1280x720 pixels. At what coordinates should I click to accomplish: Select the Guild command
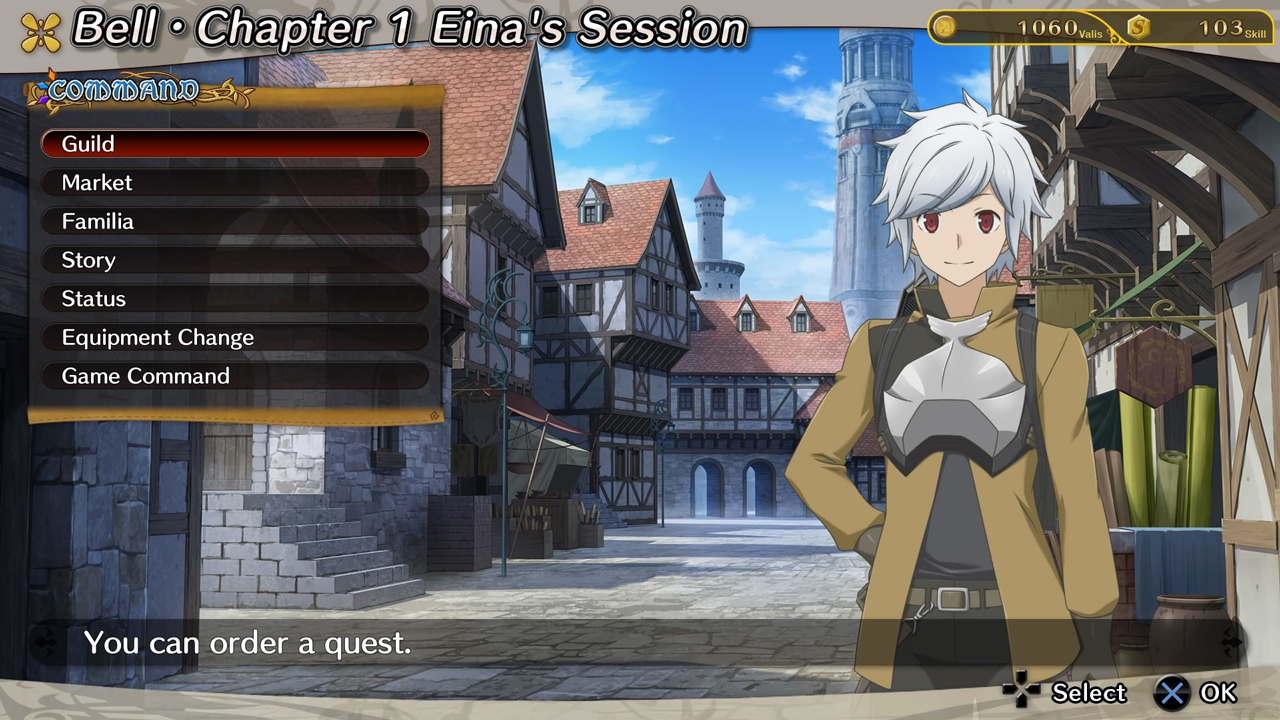pyautogui.click(x=235, y=144)
